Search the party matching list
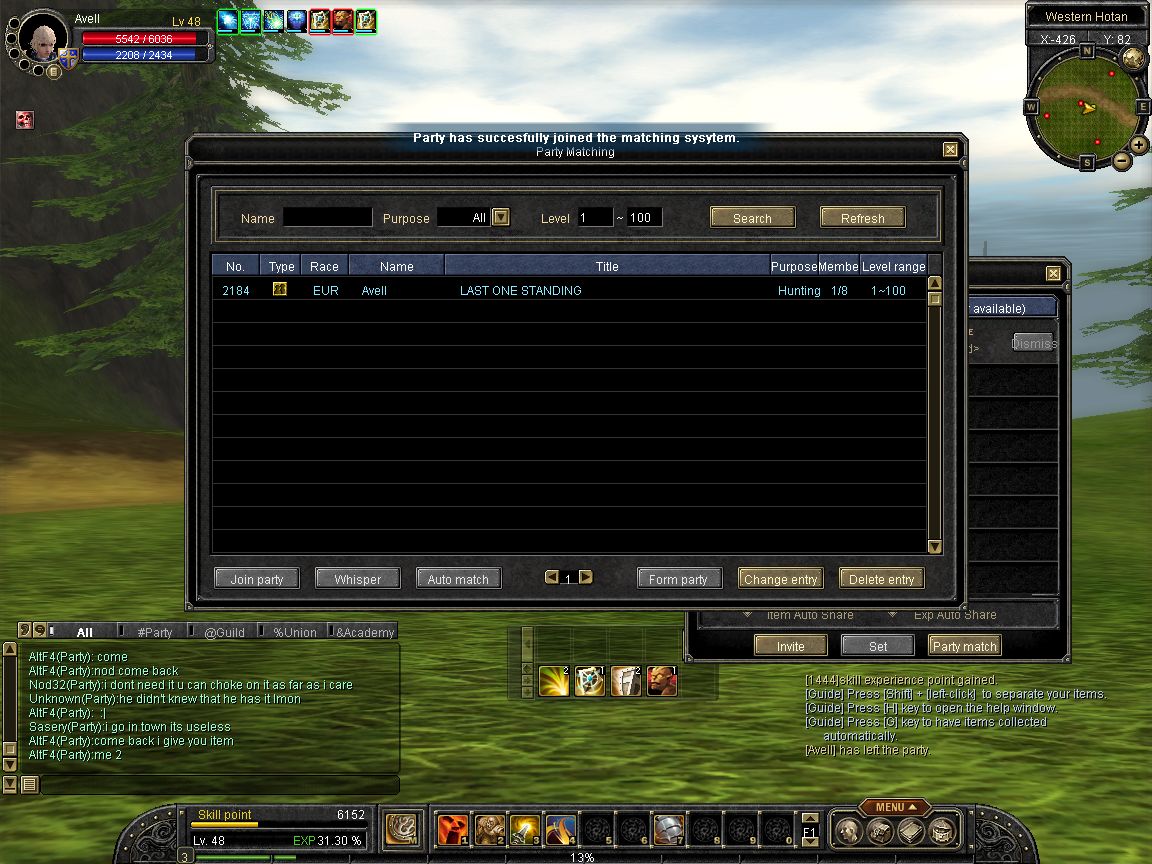 752,218
